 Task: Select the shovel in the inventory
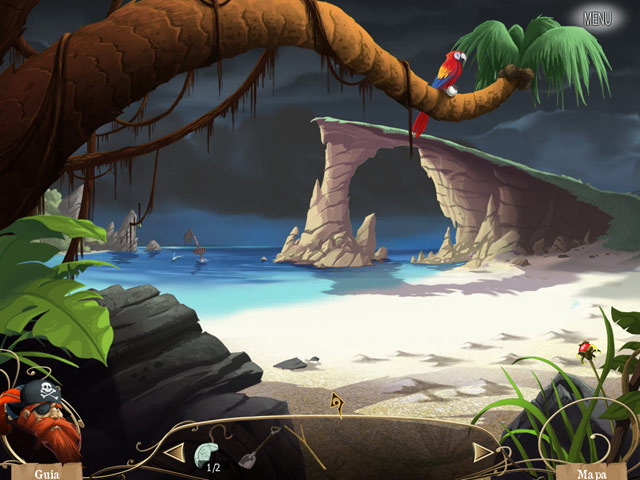(x=256, y=449)
